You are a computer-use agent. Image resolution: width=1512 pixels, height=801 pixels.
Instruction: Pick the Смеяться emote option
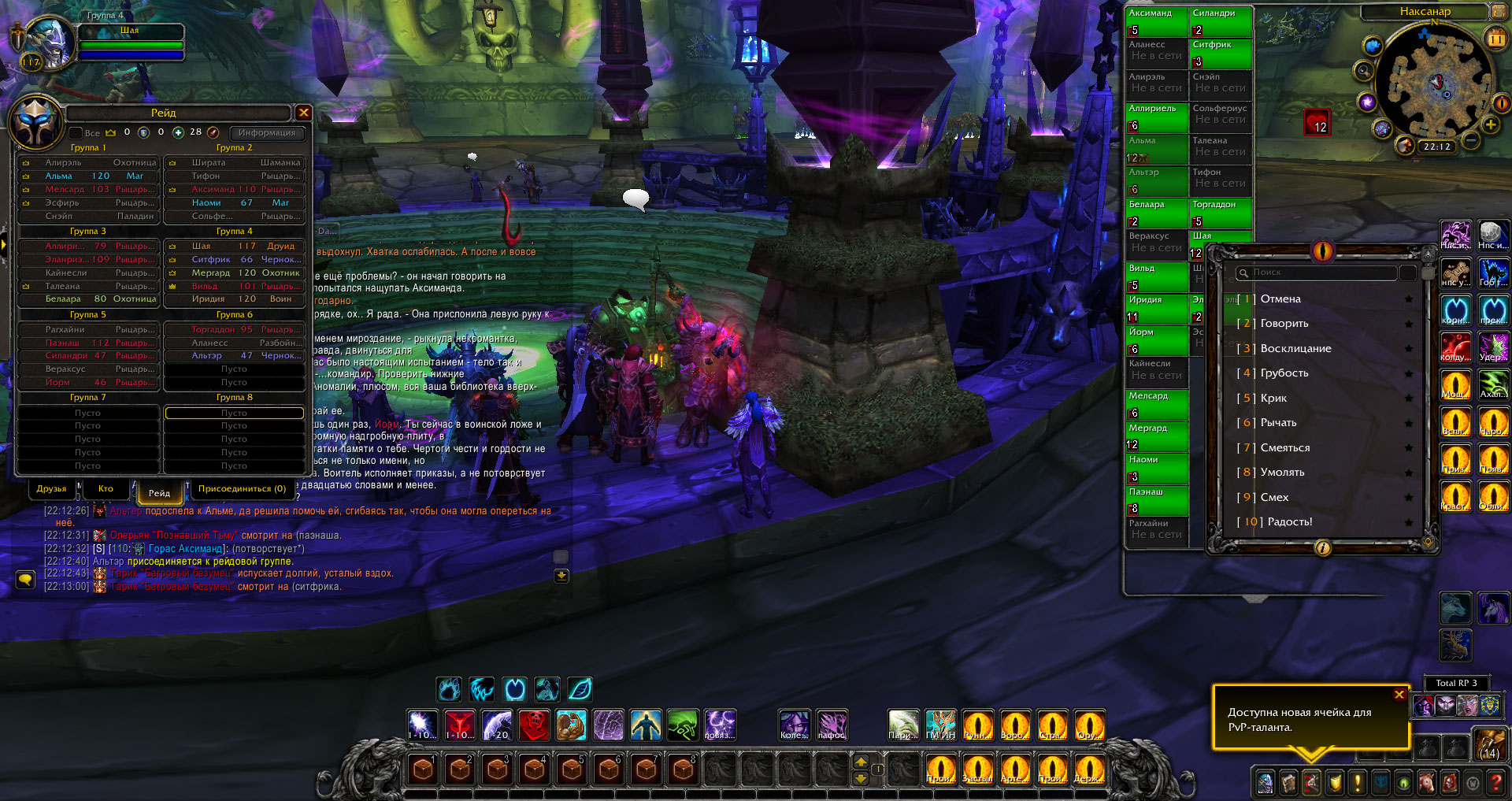point(1285,448)
